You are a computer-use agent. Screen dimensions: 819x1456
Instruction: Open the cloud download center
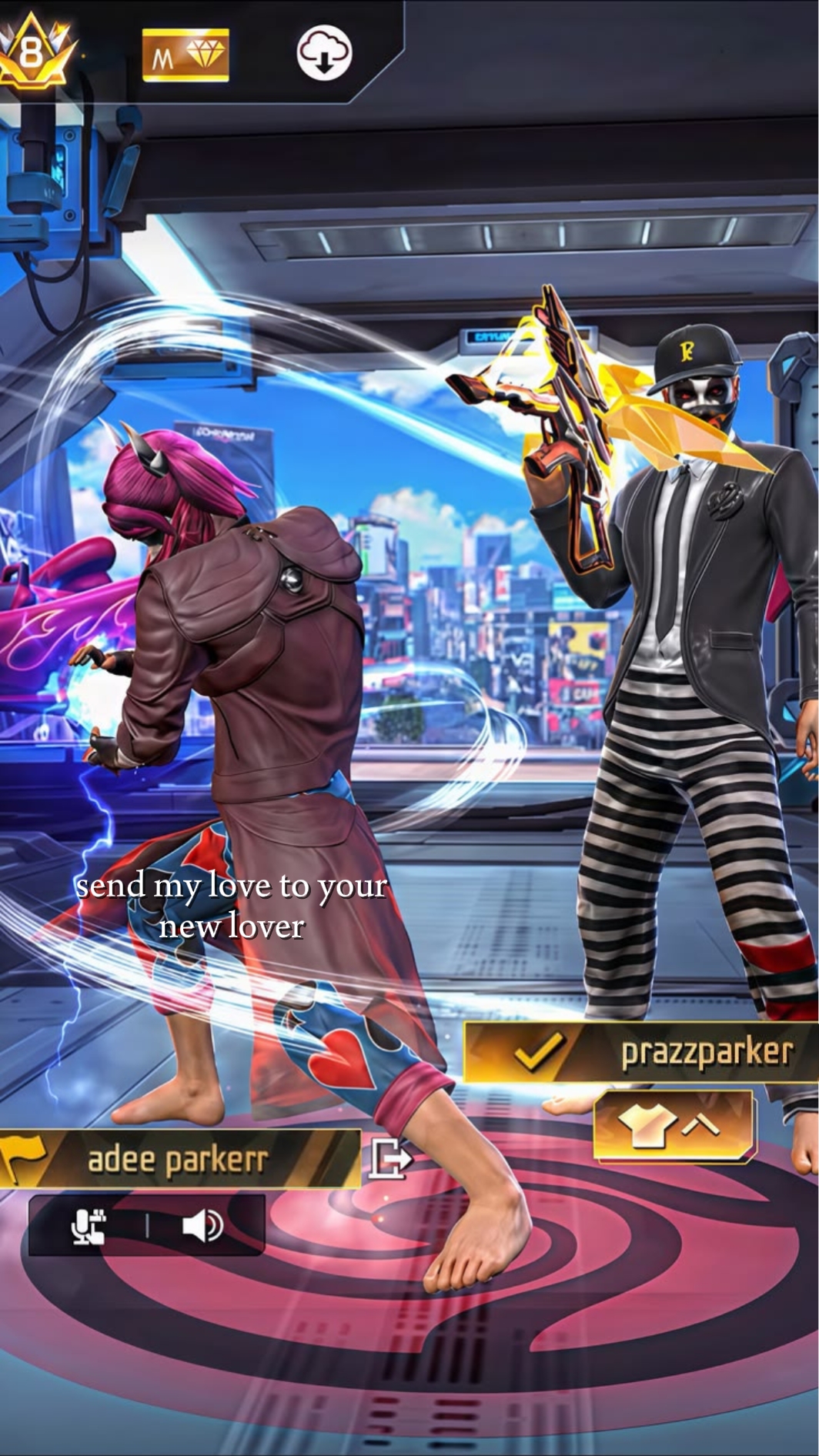coord(324,55)
